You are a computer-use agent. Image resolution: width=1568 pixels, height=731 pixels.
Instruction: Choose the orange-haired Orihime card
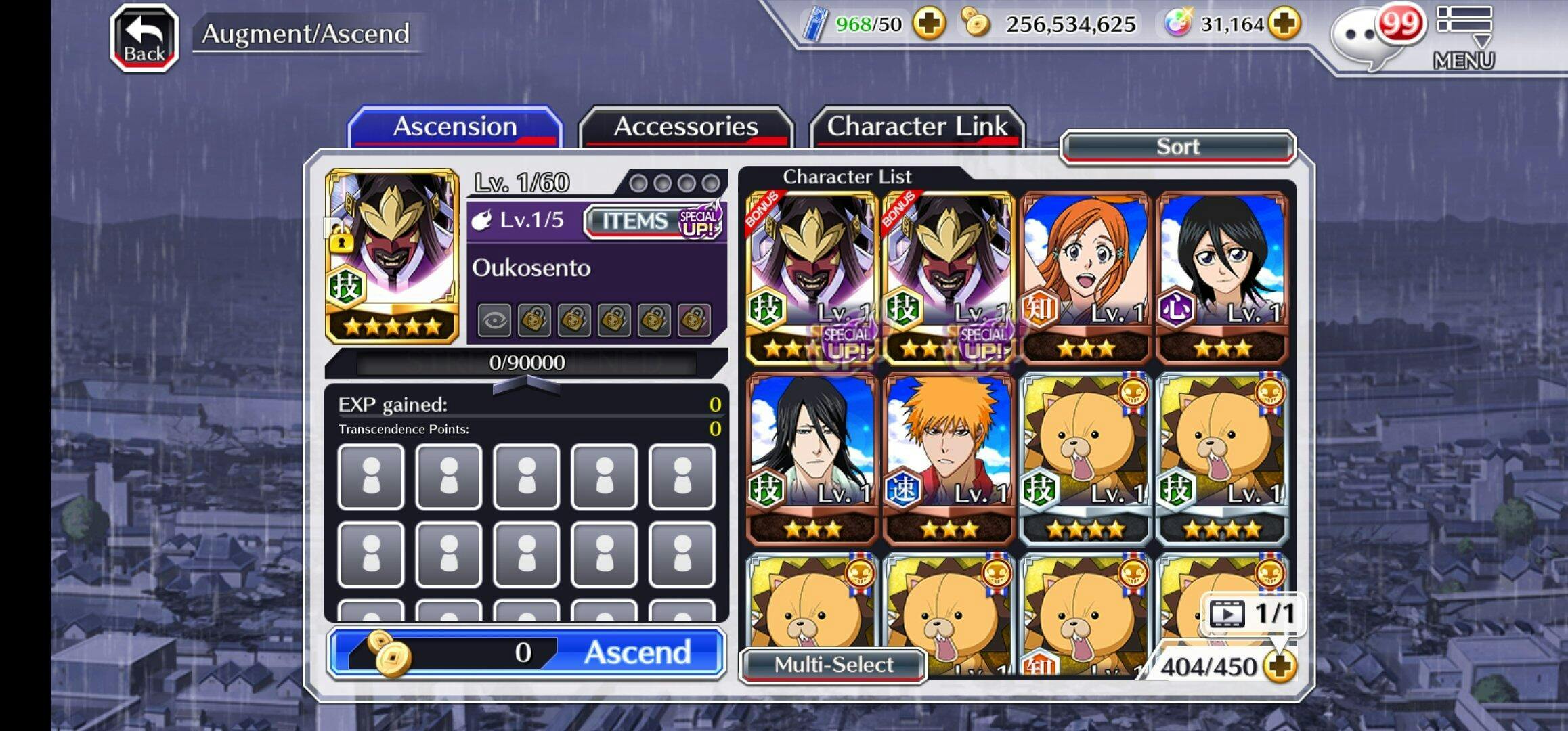pyautogui.click(x=1085, y=278)
